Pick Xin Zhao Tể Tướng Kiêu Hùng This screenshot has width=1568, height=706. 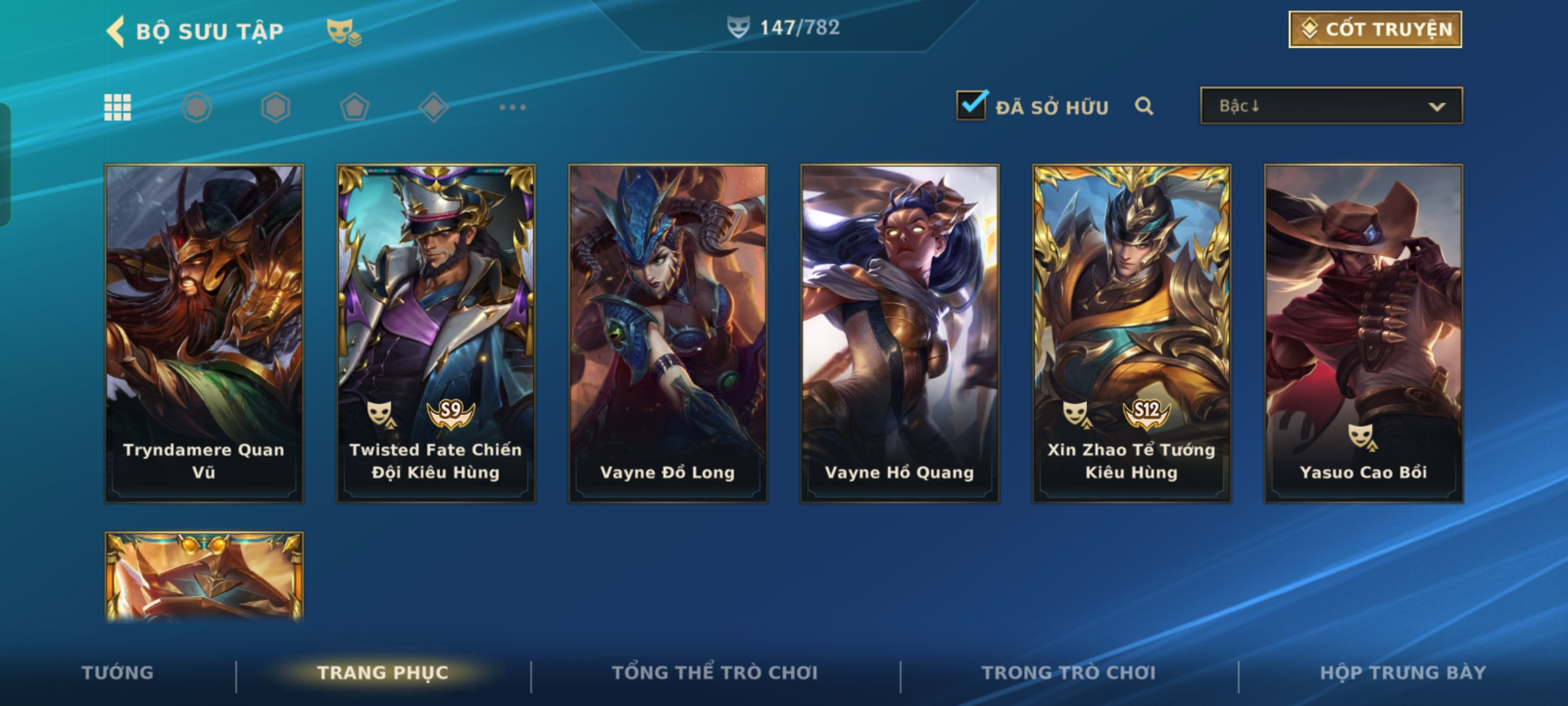(x=1132, y=333)
